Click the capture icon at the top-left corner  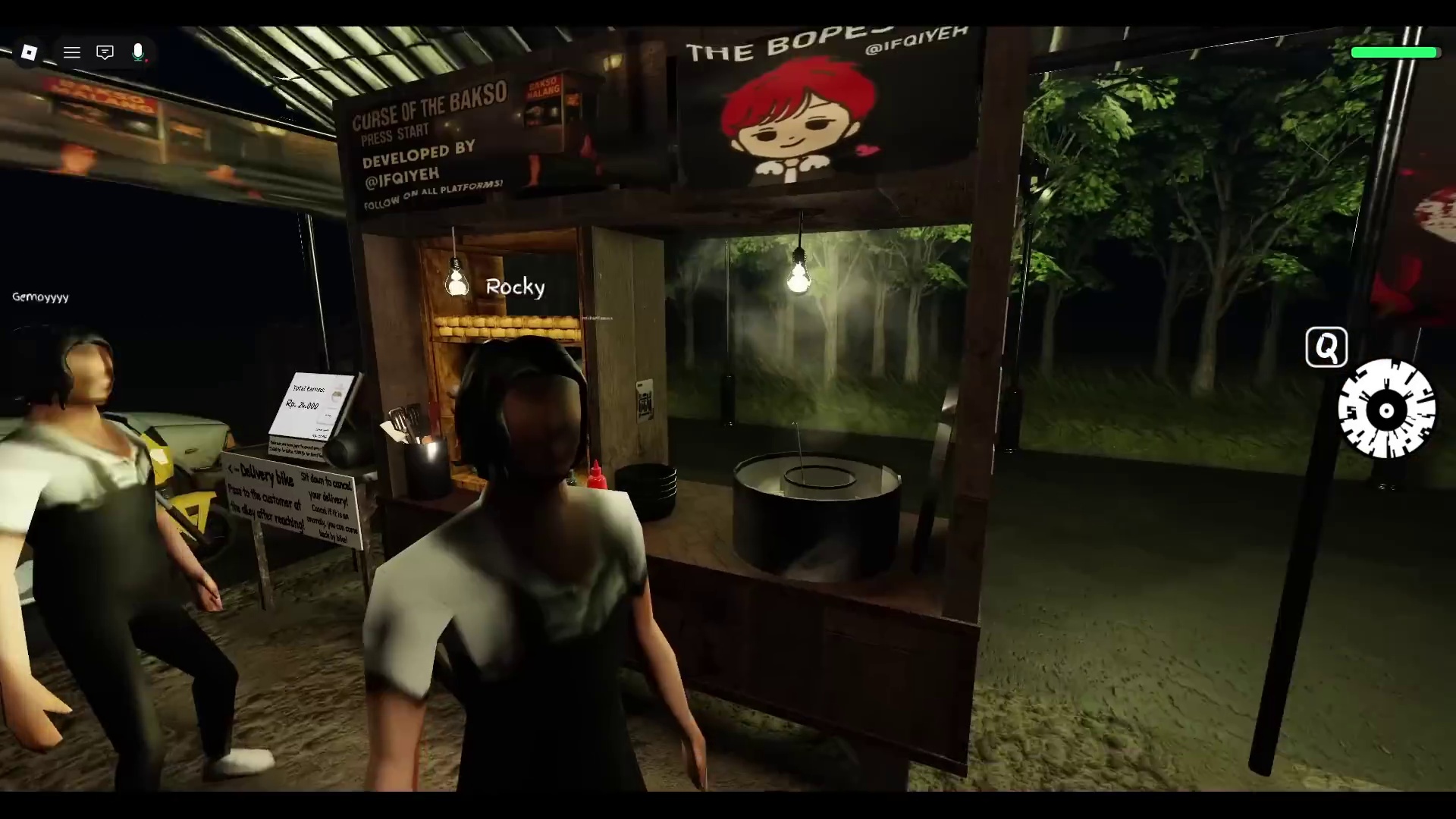30,52
